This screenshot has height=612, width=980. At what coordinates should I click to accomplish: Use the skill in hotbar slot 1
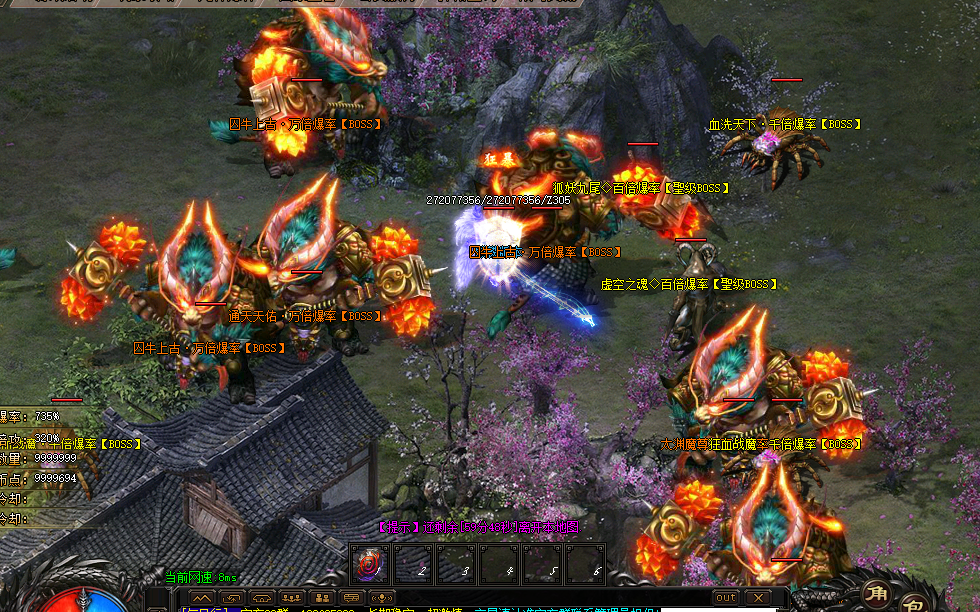[369, 565]
